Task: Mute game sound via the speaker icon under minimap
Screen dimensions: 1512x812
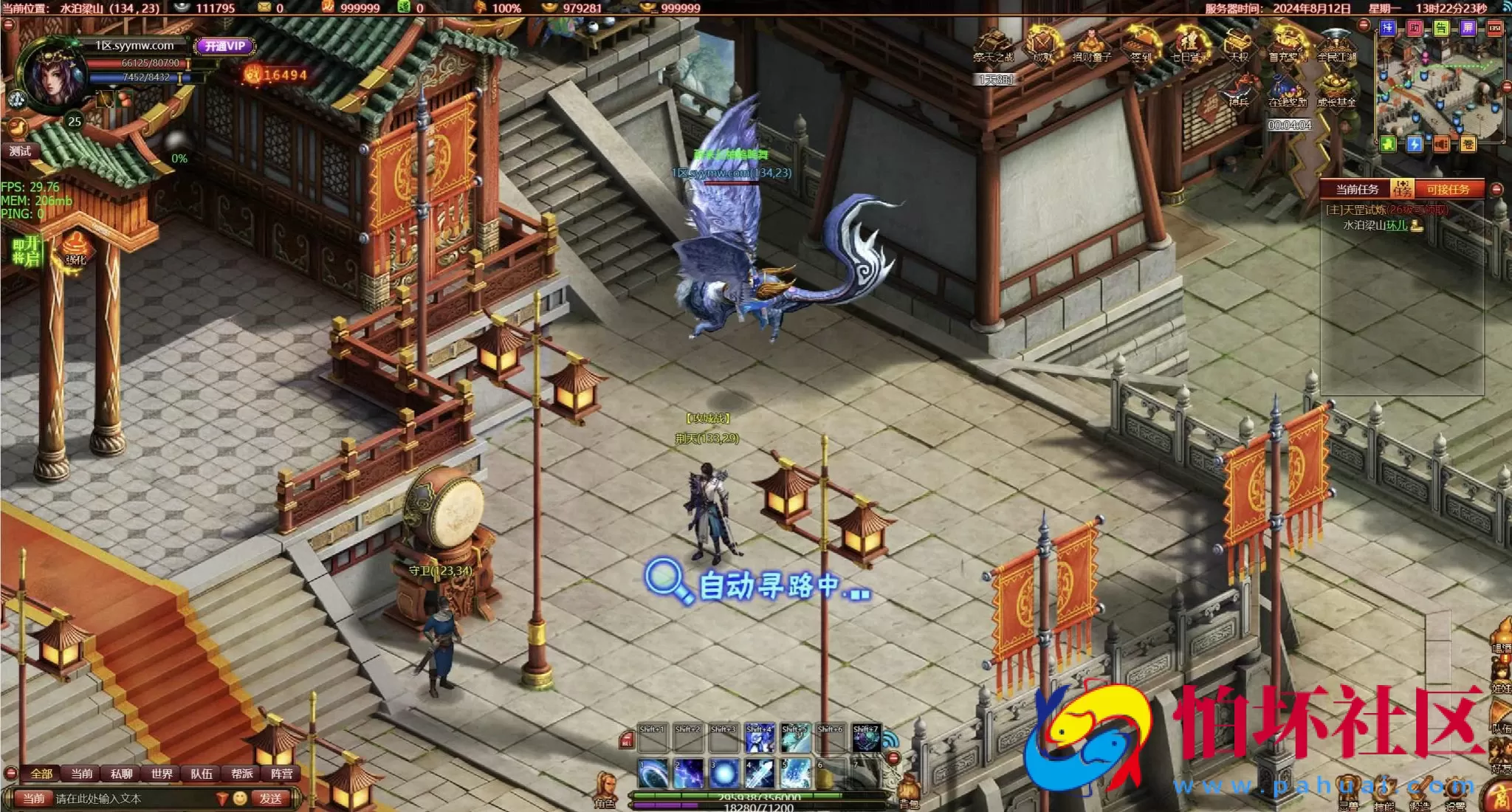Action: pyautogui.click(x=1440, y=142)
